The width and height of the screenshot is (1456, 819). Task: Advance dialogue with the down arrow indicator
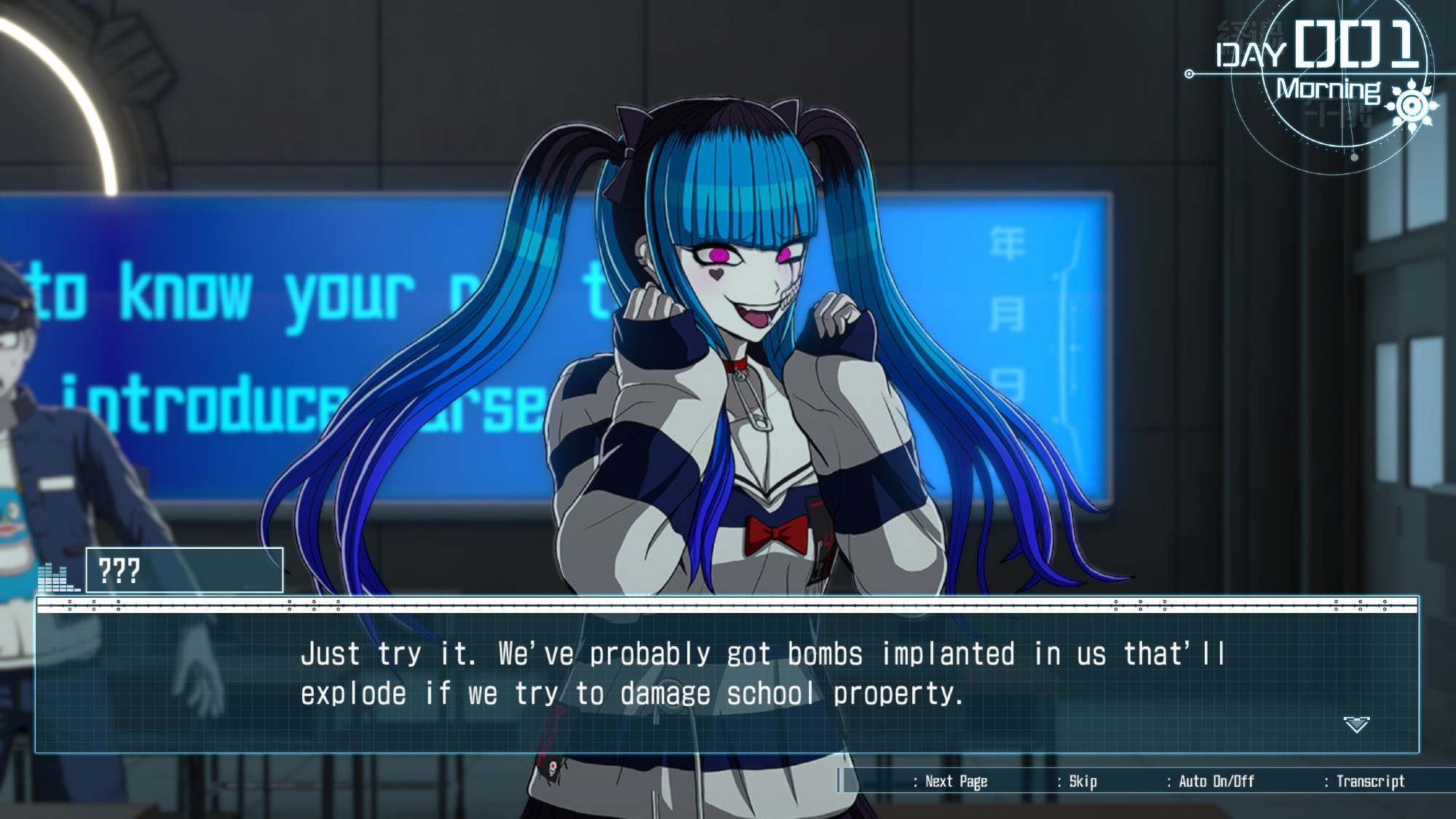click(1356, 724)
